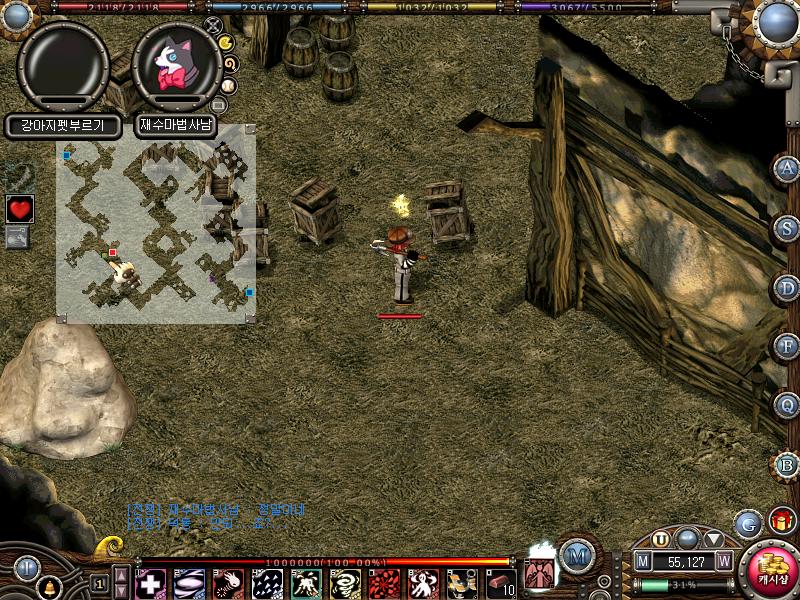Screen dimensions: 800x600
Task: Click the 강아지펫부르기 pet summon button
Action: [x=63, y=126]
